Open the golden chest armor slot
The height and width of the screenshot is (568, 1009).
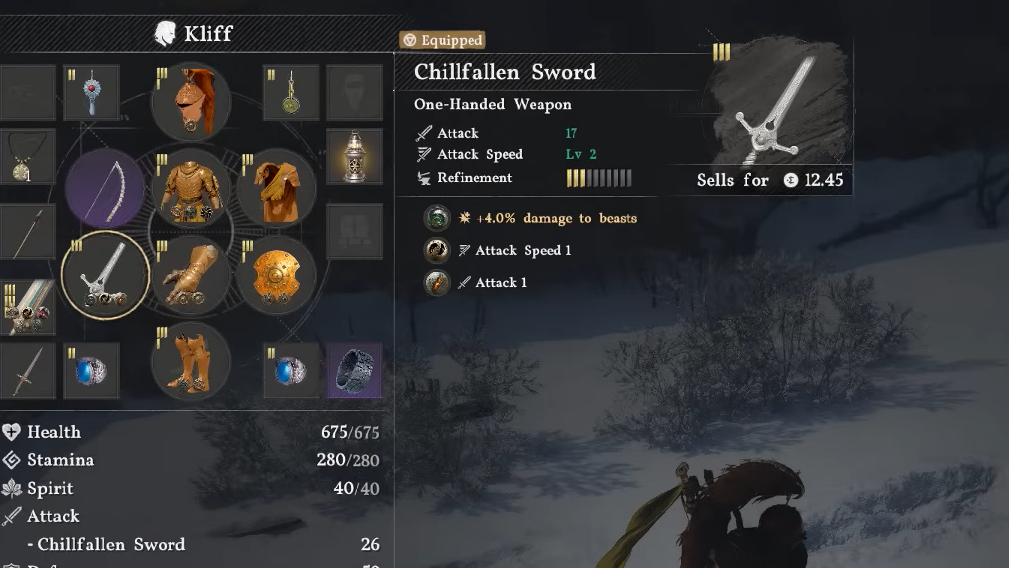point(191,190)
